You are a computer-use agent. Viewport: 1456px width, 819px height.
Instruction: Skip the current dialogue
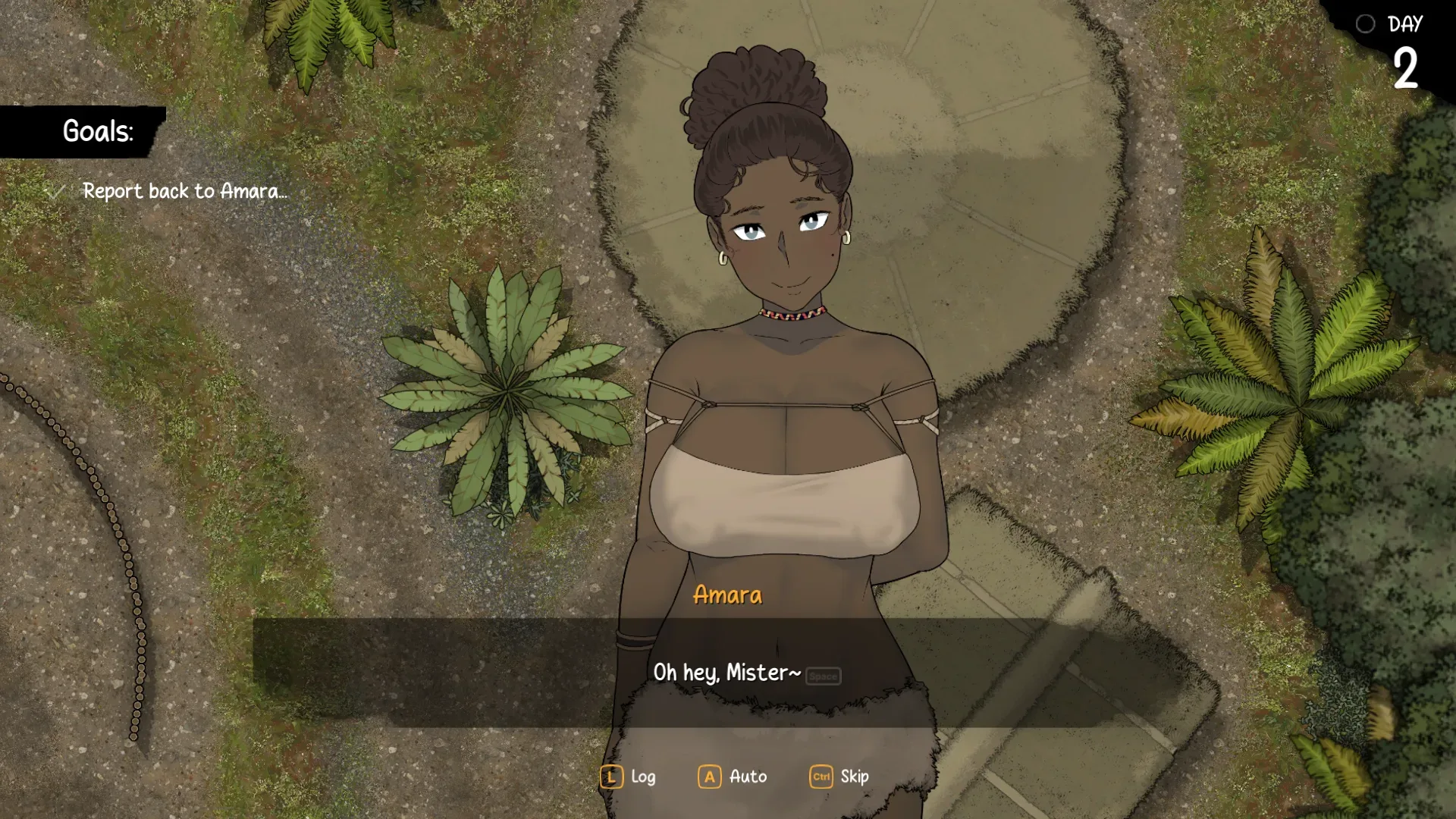pos(839,777)
